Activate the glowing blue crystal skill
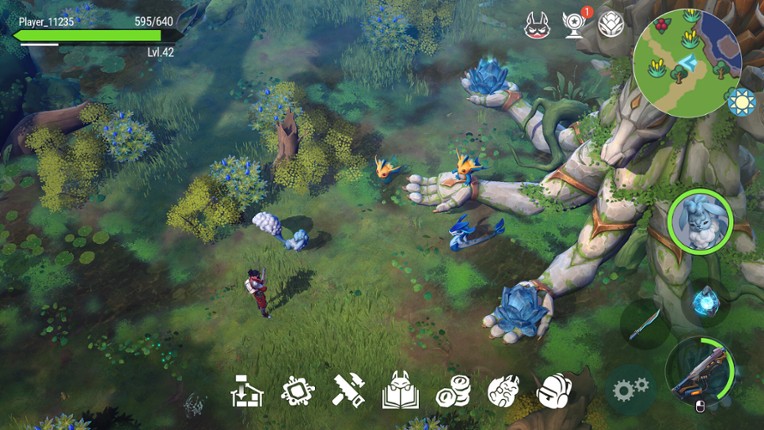Viewport: 764px width, 430px height. 706,299
